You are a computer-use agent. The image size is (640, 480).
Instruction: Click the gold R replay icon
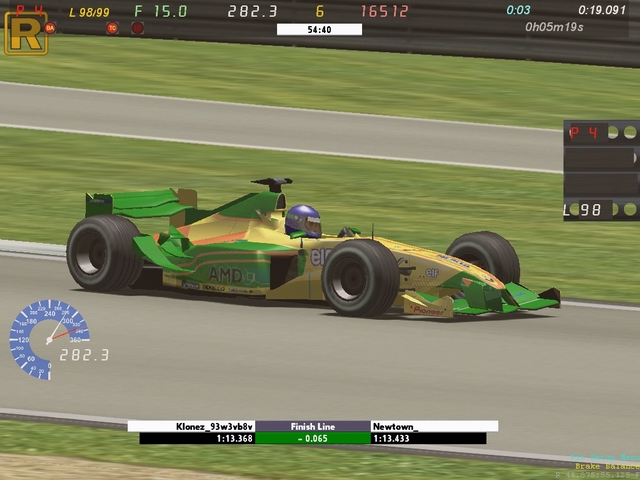point(25,33)
